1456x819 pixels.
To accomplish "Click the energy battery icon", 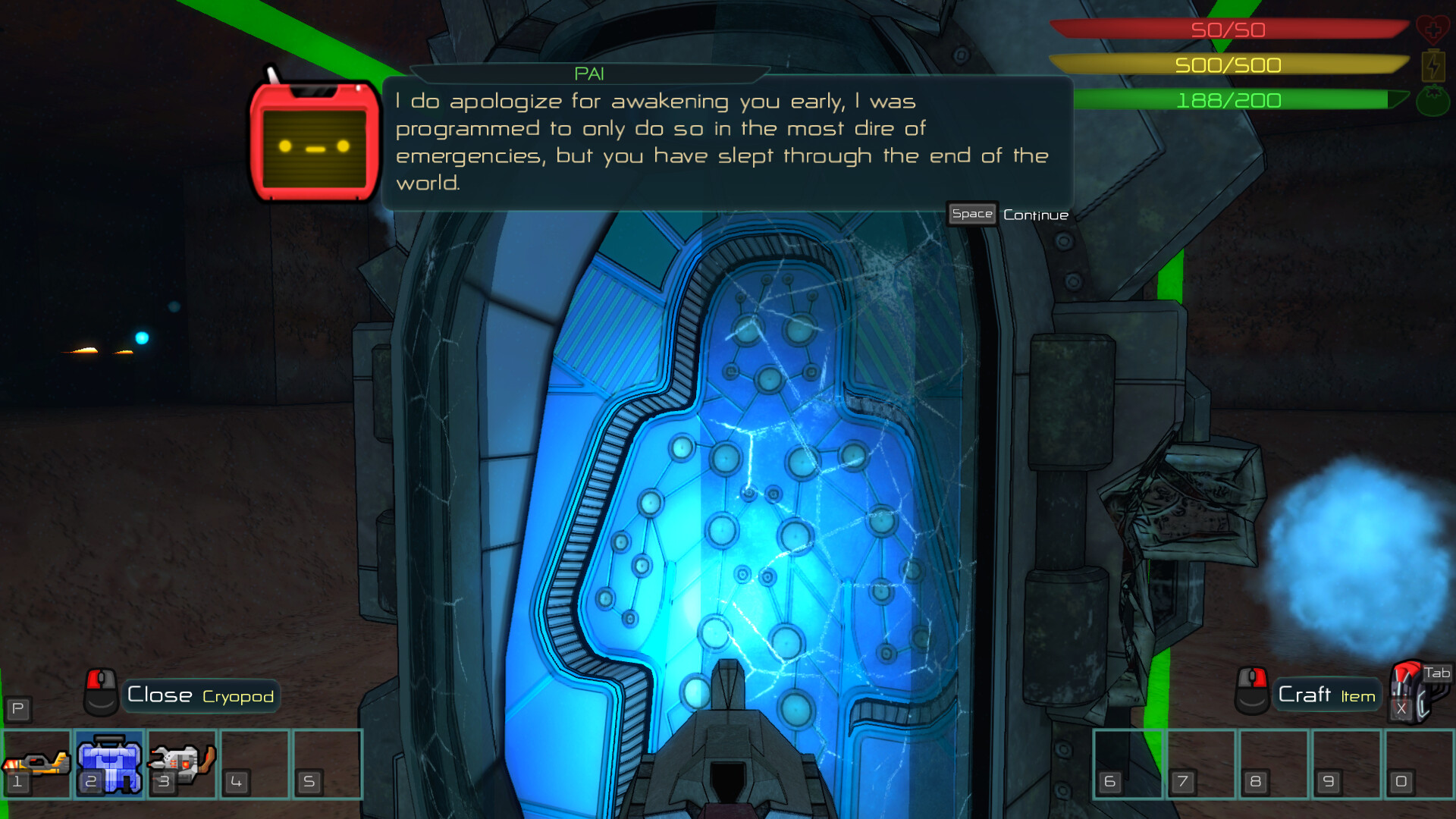I will click(x=1433, y=67).
